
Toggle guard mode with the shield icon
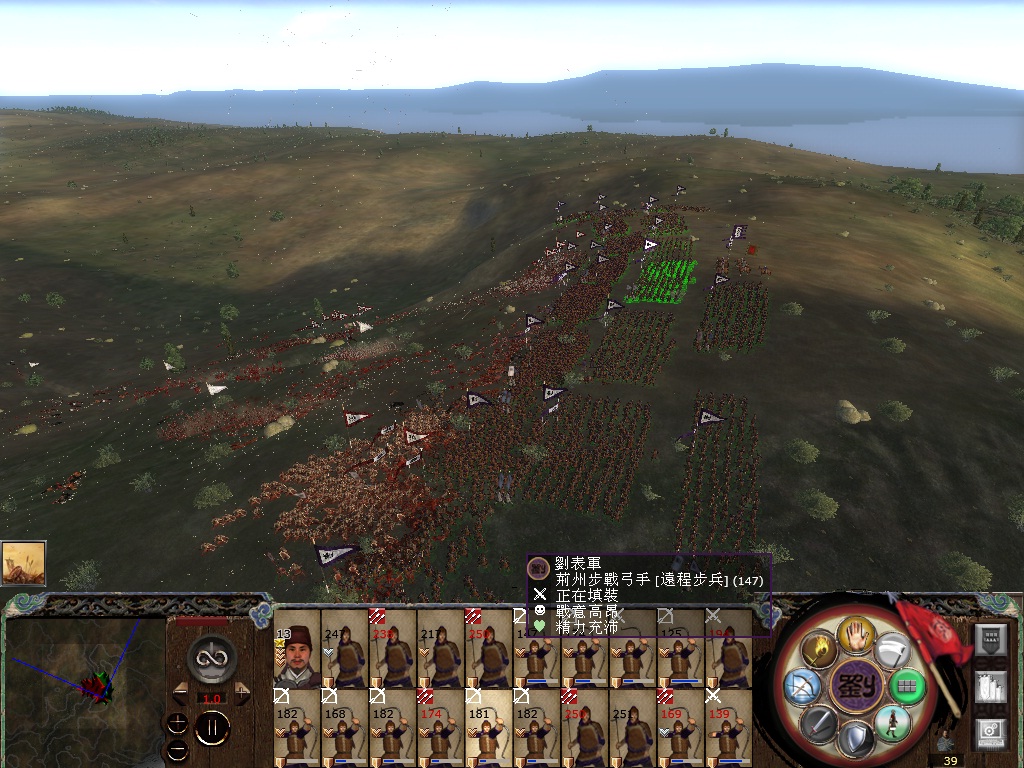pyautogui.click(x=855, y=741)
